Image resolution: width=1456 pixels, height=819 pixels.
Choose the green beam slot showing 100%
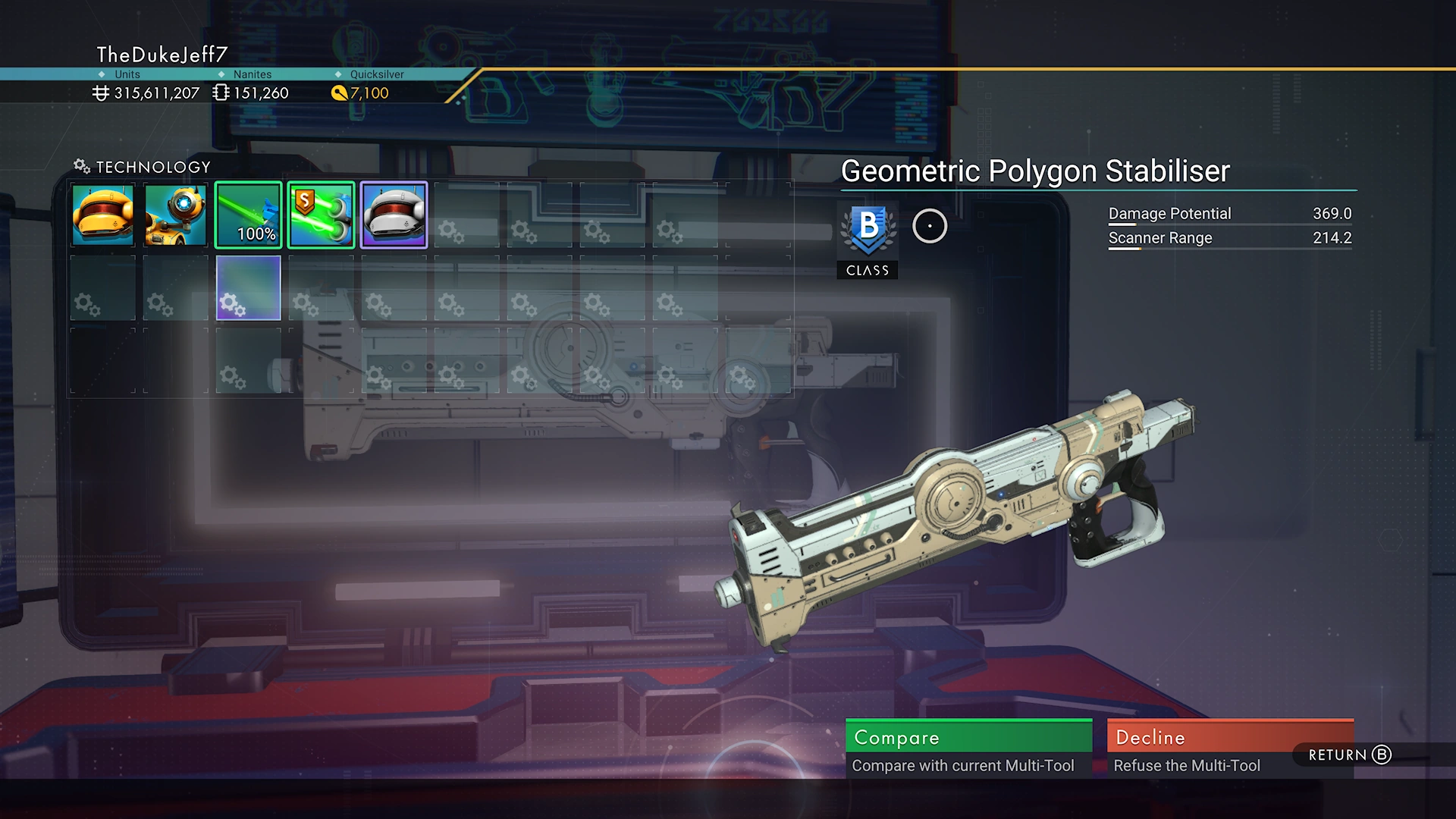tap(249, 215)
